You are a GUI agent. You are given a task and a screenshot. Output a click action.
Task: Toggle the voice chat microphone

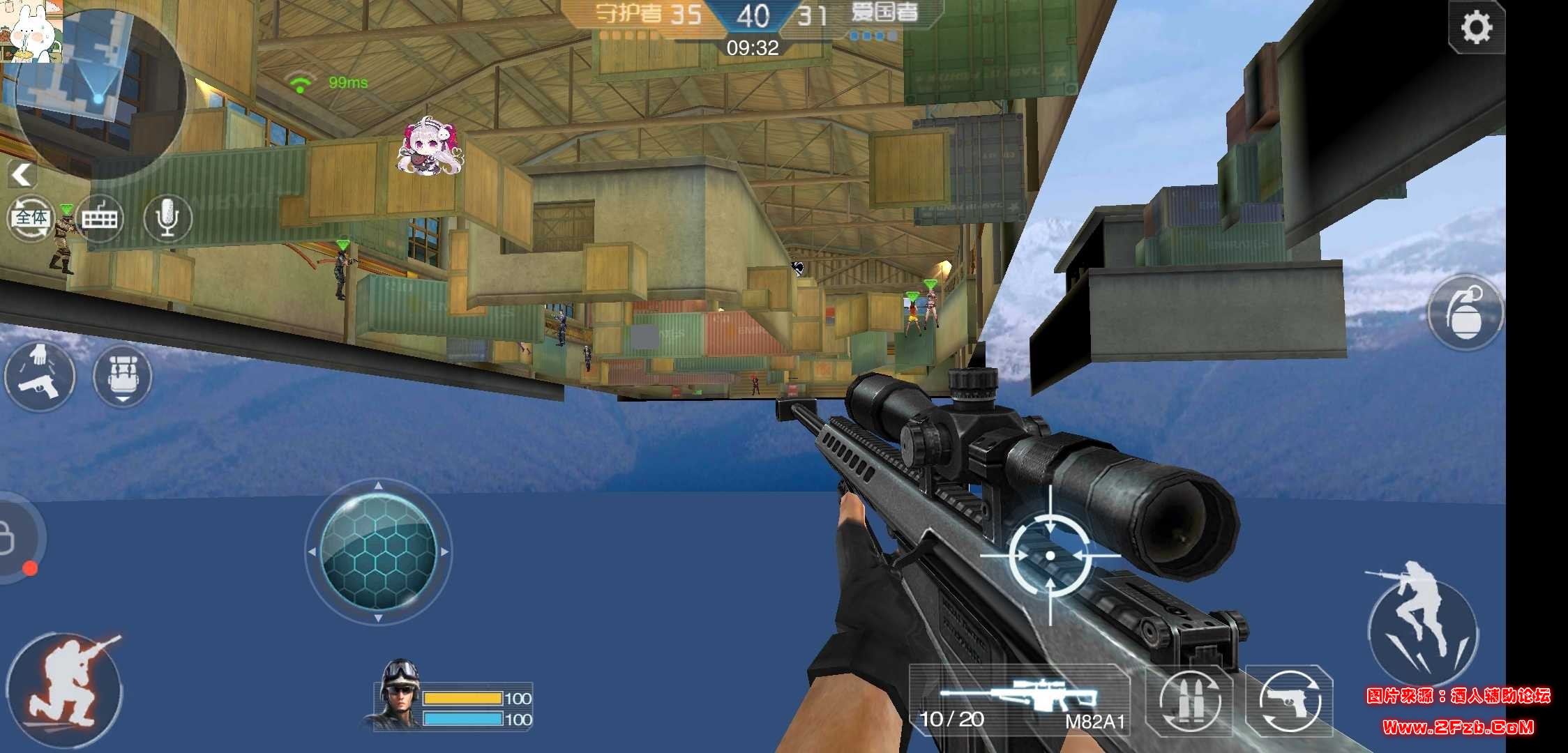[167, 218]
